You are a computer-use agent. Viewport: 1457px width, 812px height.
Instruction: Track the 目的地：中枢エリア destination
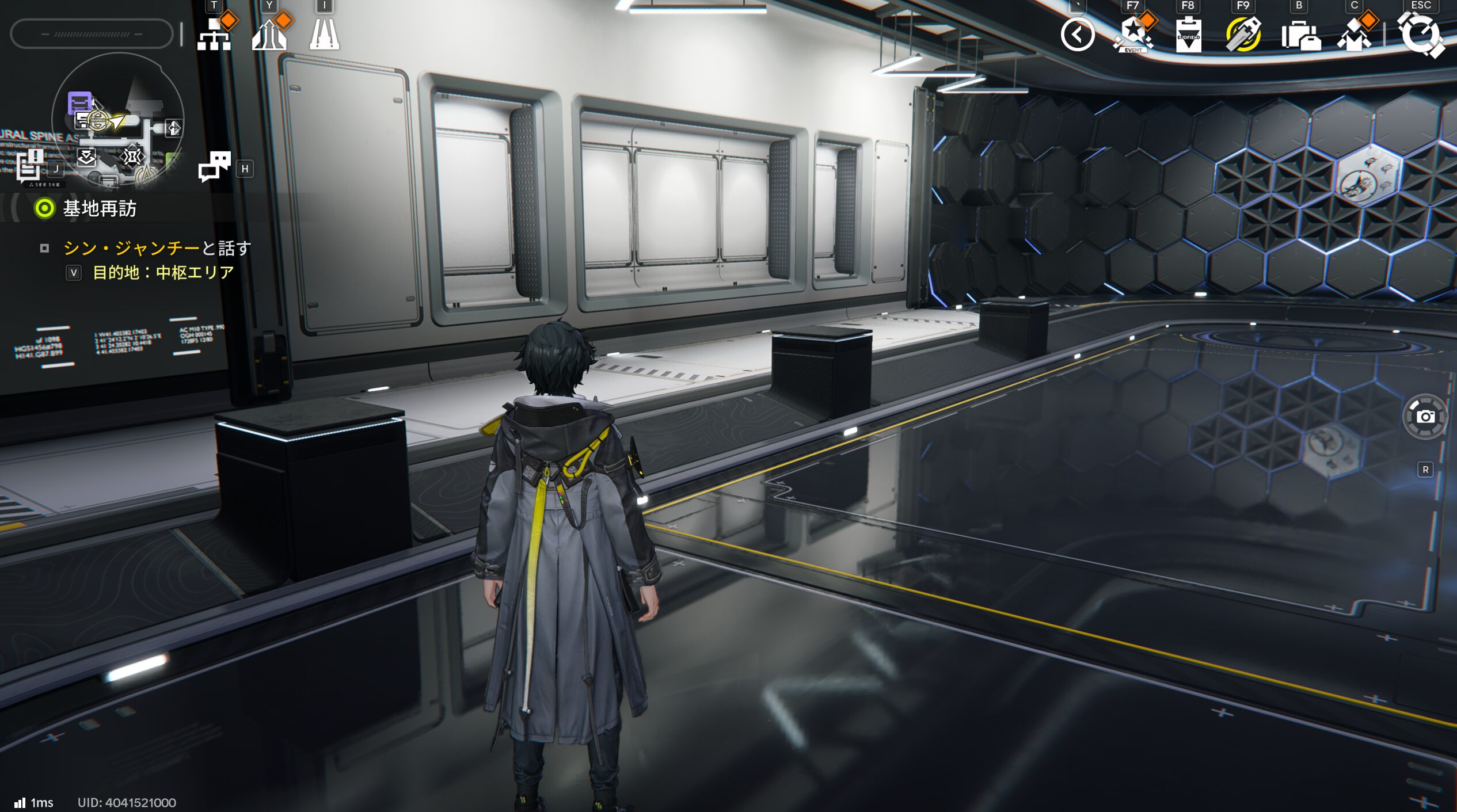(x=163, y=272)
